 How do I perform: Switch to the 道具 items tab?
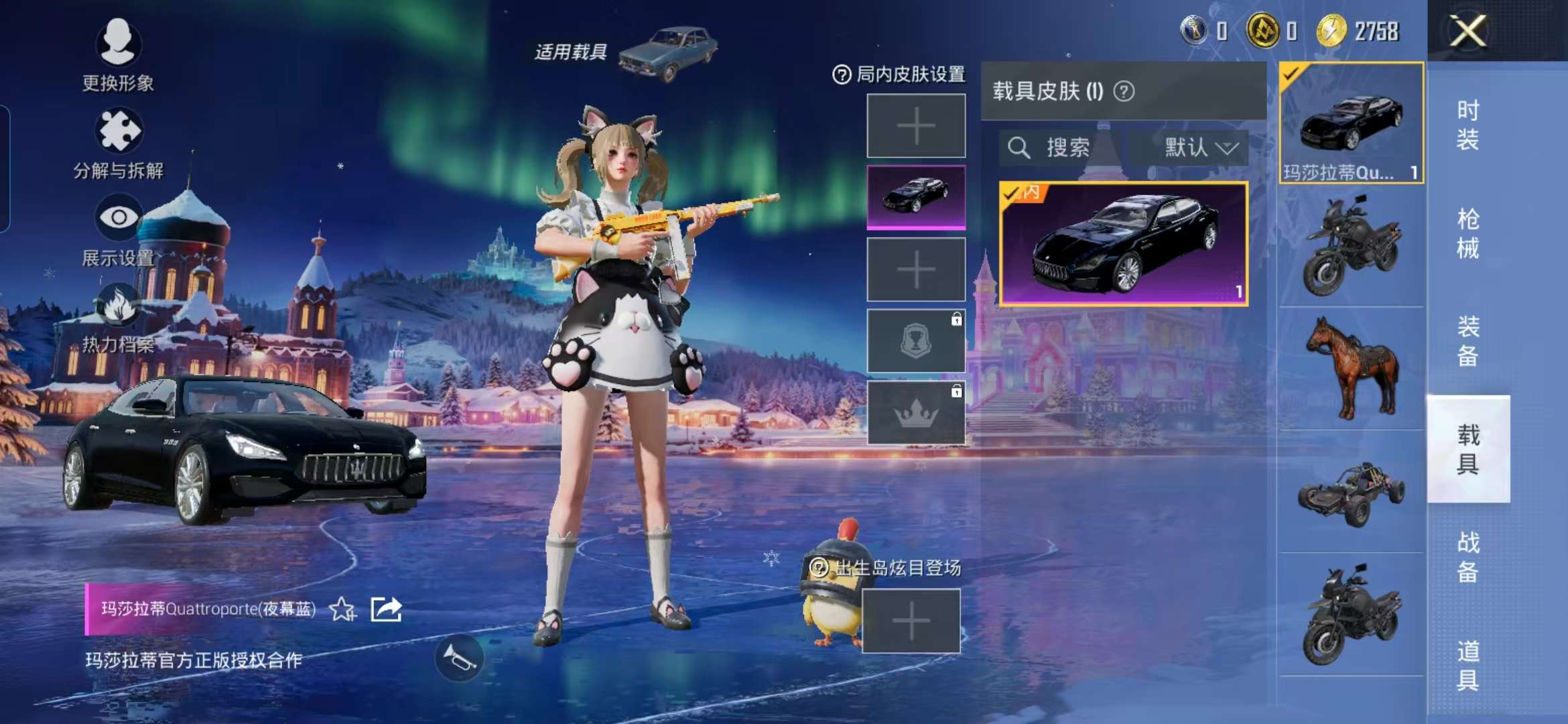point(1467,665)
